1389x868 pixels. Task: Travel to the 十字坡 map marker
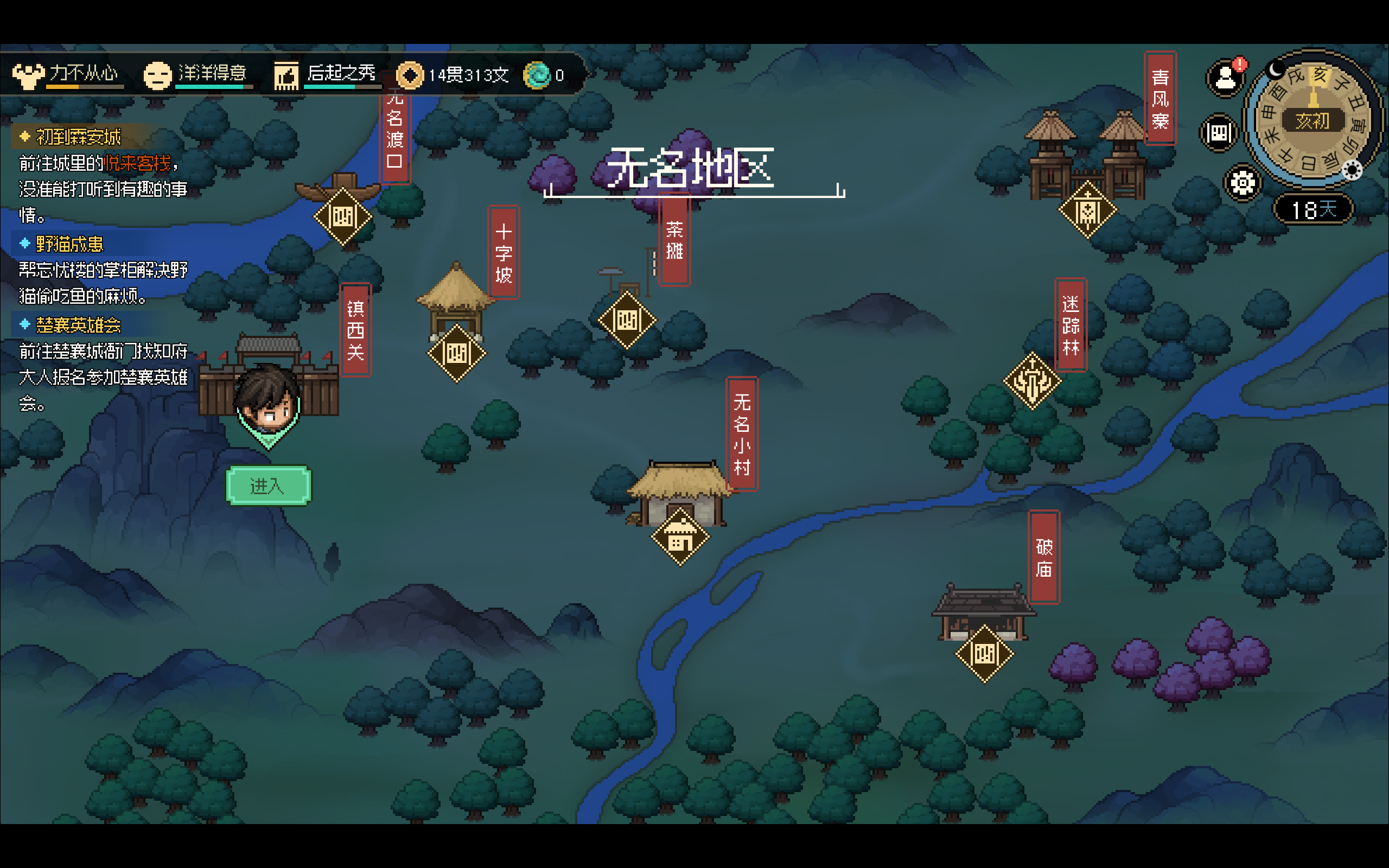point(456,353)
